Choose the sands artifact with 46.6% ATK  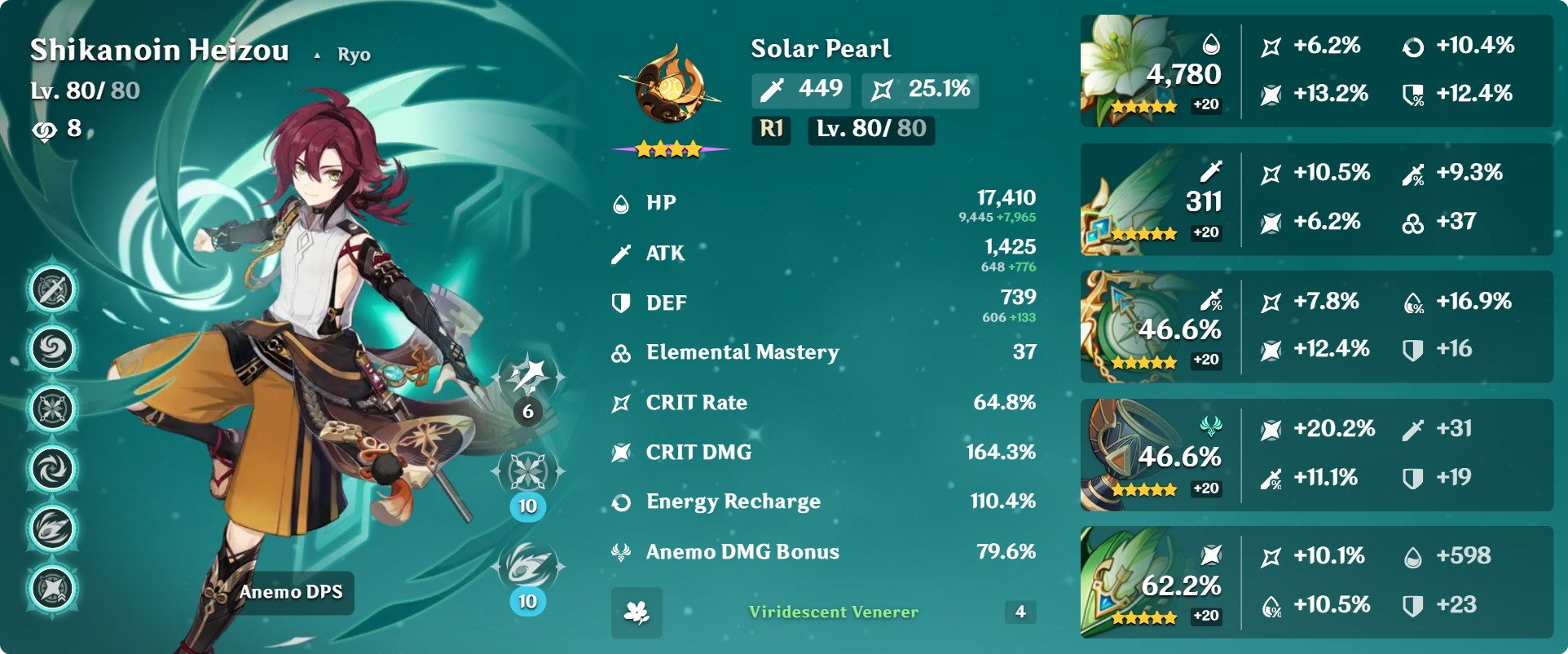click(1125, 327)
